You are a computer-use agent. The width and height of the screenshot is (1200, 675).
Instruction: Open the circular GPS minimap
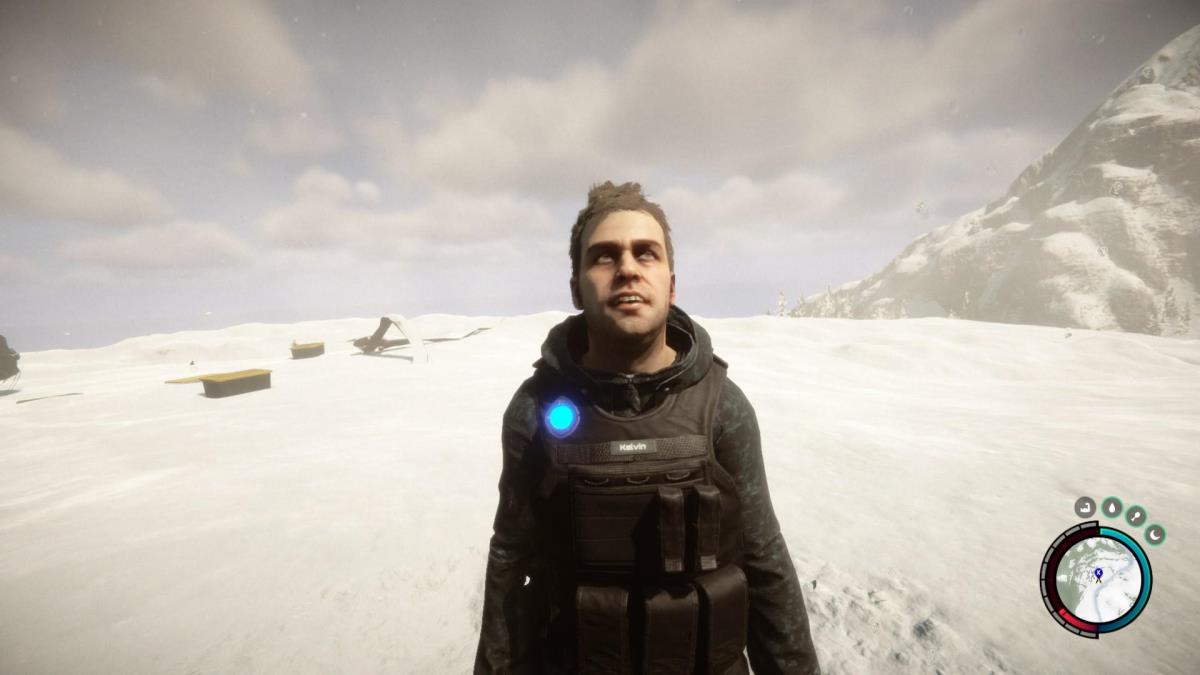click(1096, 579)
